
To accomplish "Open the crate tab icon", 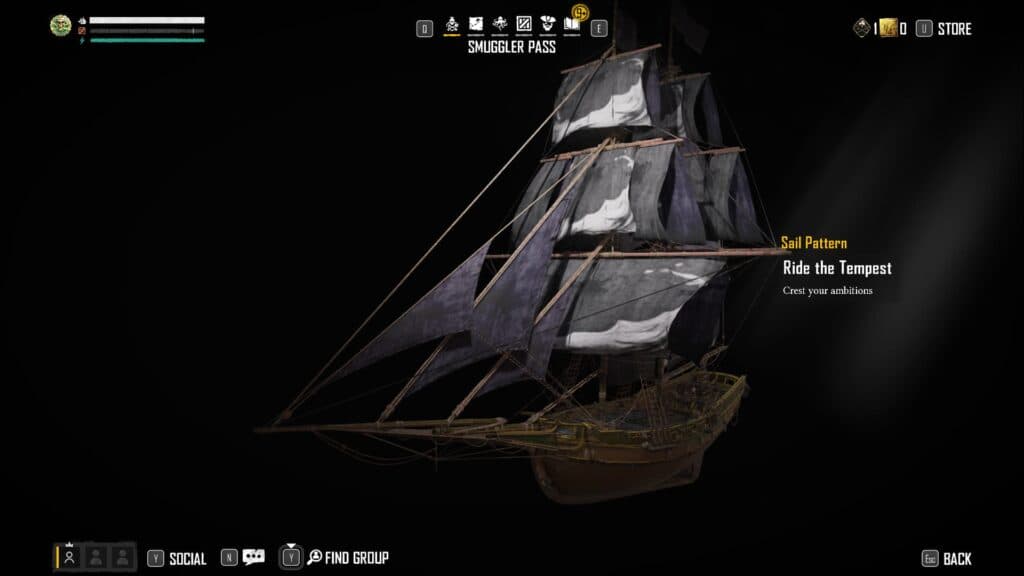I will click(x=523, y=24).
